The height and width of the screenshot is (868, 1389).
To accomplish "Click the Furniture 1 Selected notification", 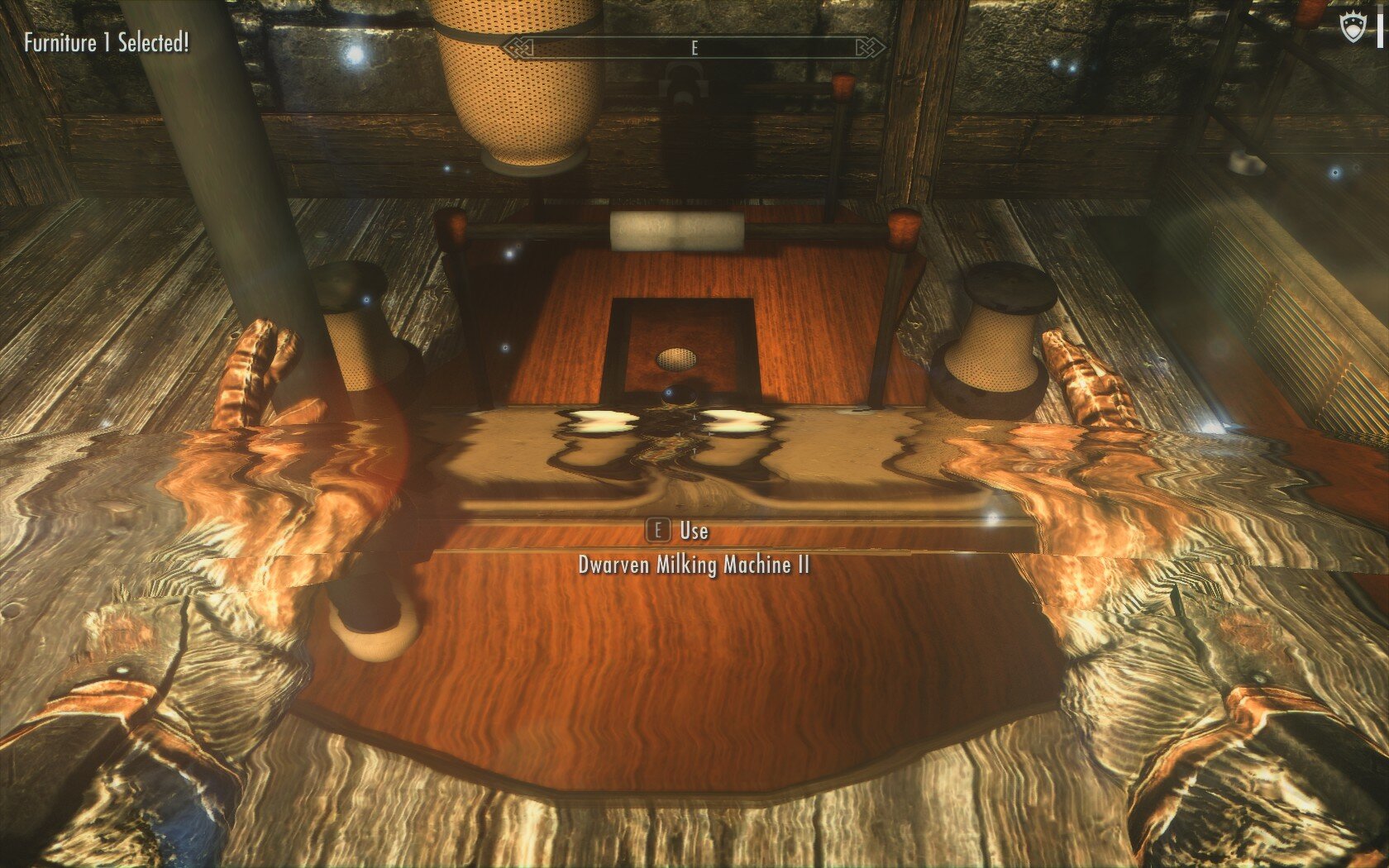I will [105, 41].
